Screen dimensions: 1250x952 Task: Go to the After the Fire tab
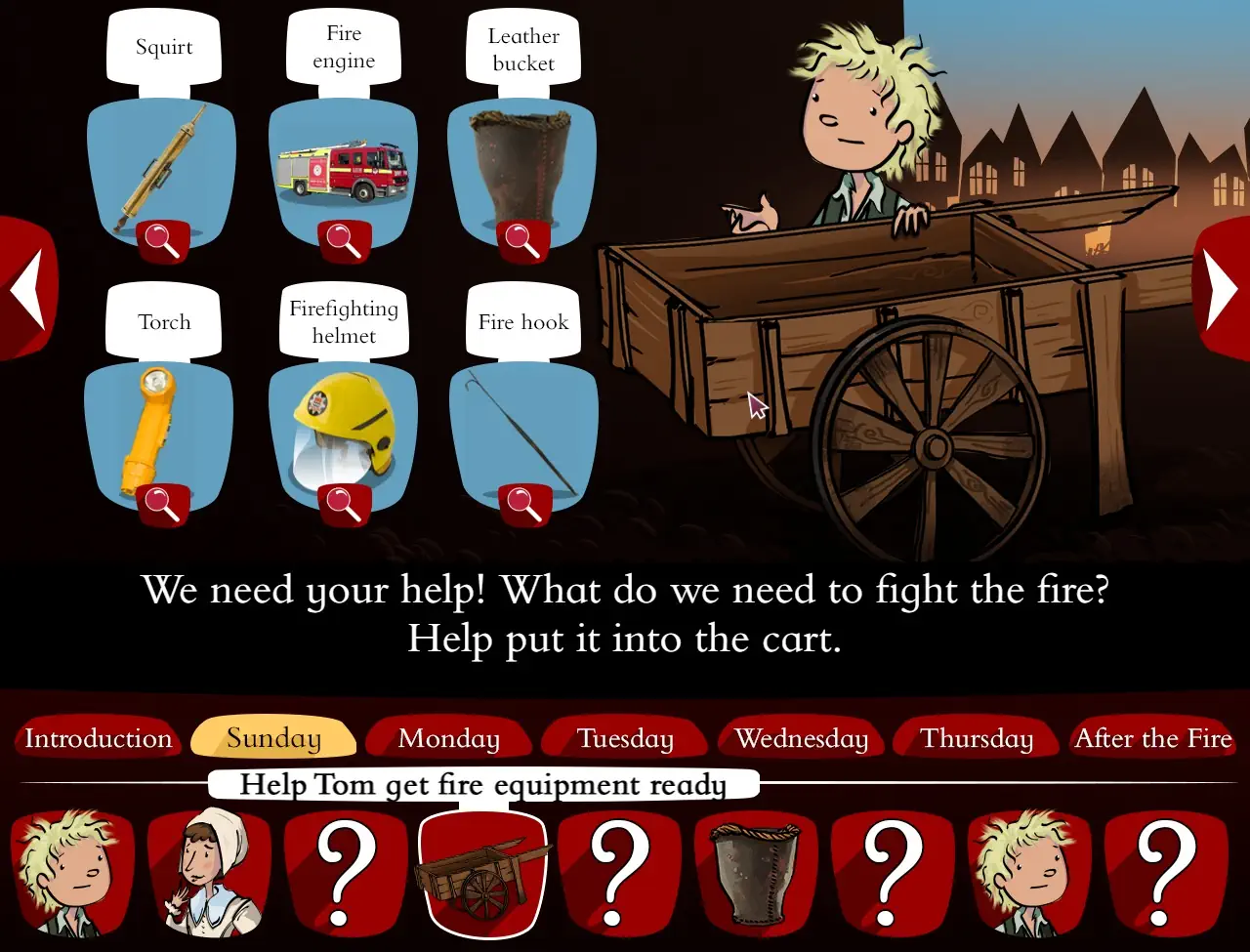pos(1152,739)
